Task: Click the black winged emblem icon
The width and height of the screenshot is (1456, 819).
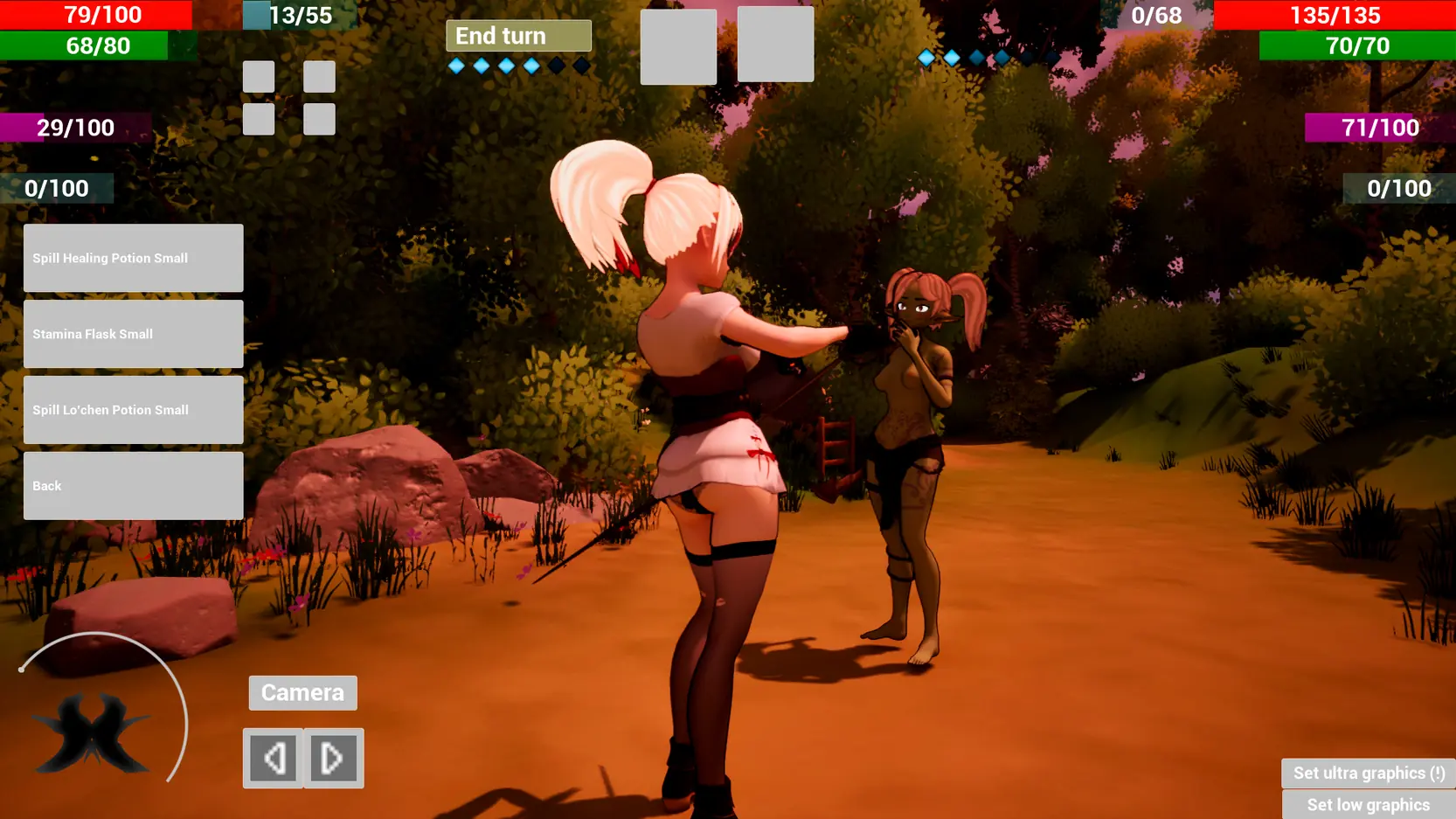Action: click(x=92, y=732)
